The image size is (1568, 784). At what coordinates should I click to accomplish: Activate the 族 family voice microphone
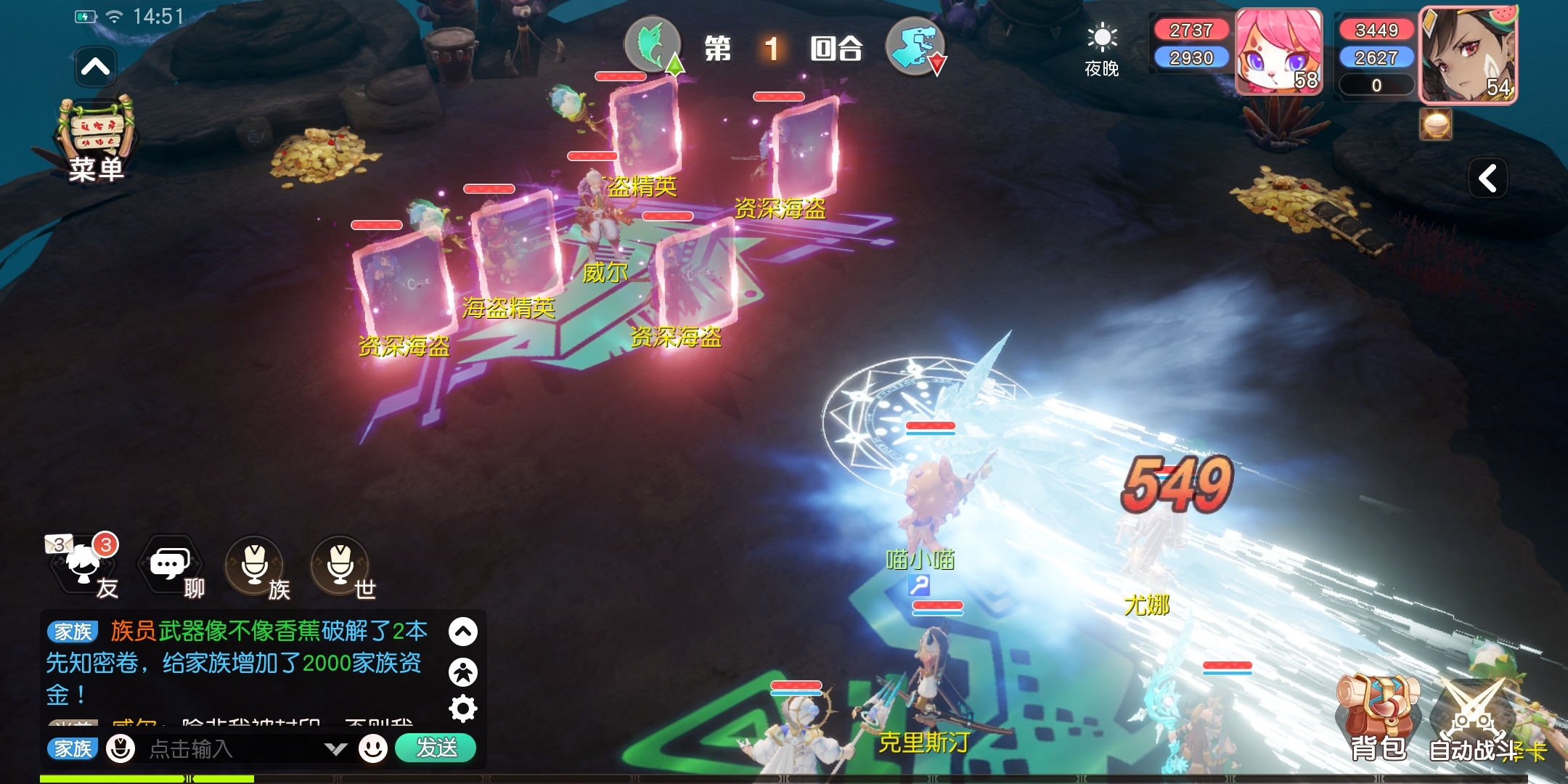pos(256,565)
